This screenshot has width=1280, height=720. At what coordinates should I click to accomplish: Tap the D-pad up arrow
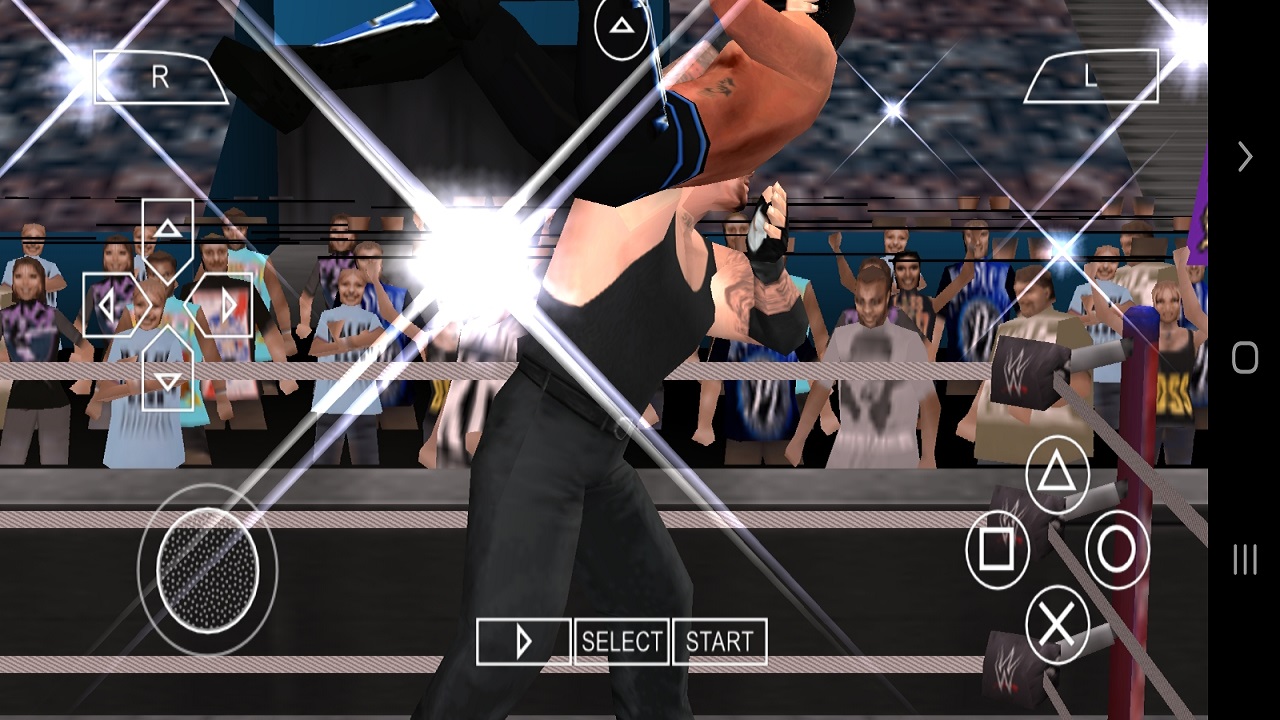(167, 234)
